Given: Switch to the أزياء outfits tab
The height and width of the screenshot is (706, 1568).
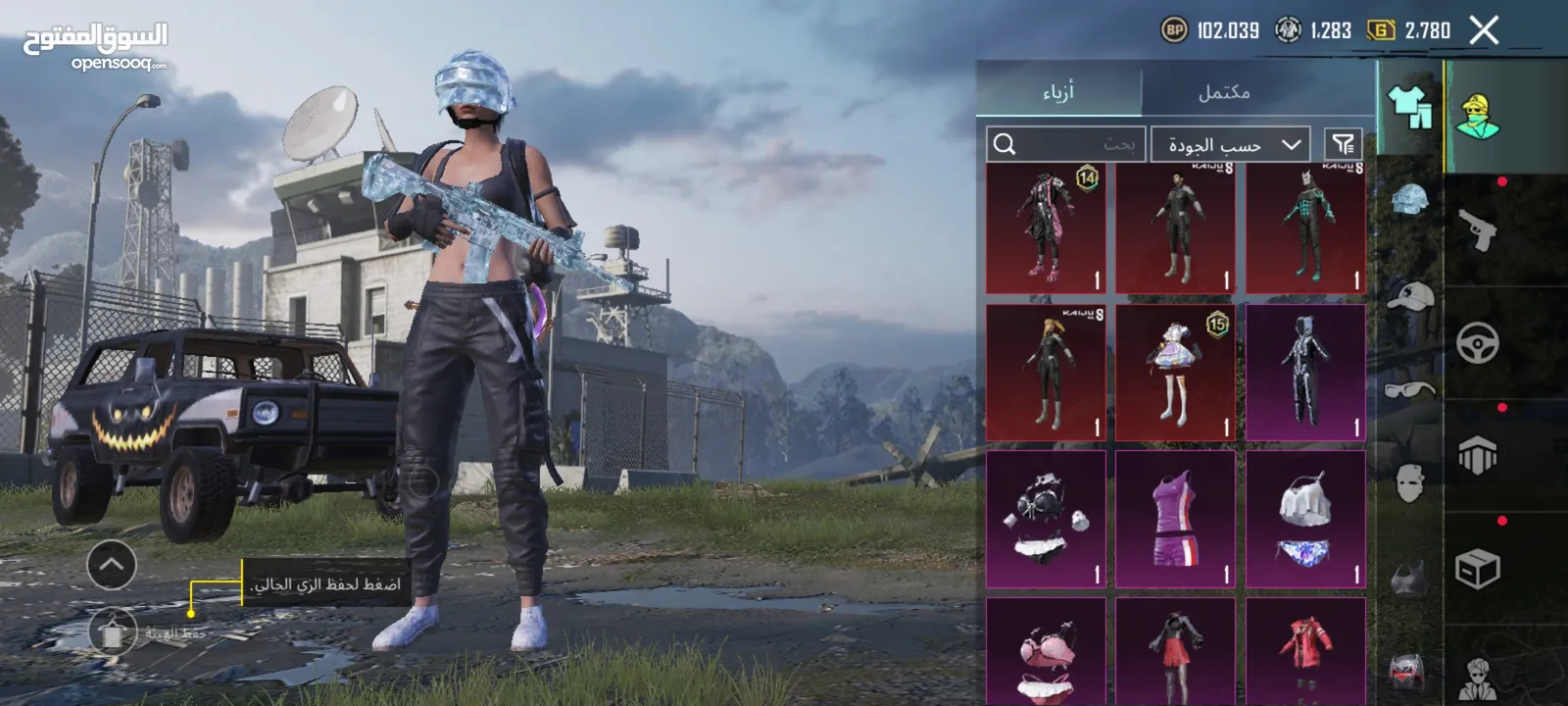Looking at the screenshot, I should (x=1058, y=92).
